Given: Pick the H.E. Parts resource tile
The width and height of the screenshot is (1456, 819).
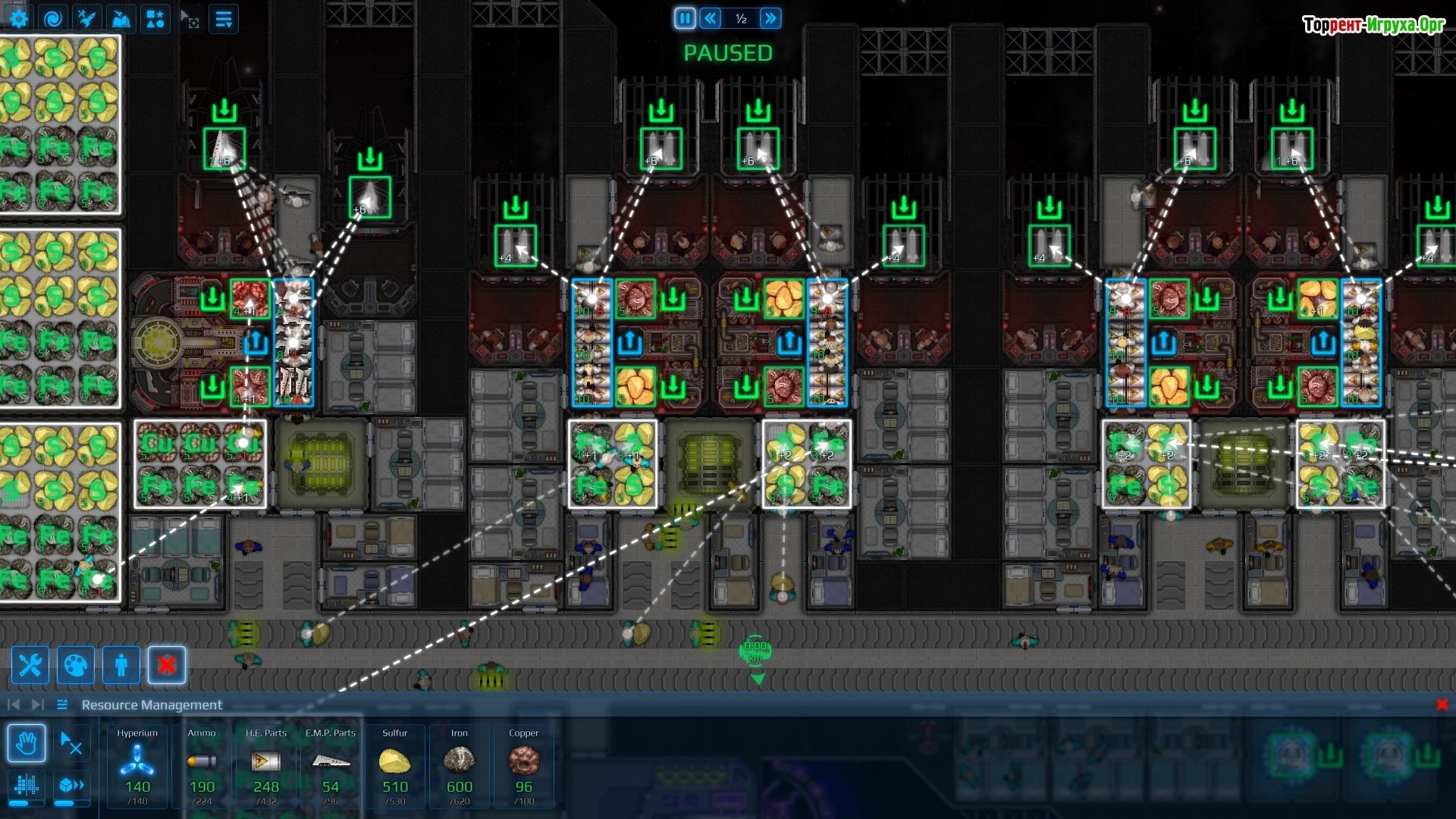Looking at the screenshot, I should tap(266, 766).
